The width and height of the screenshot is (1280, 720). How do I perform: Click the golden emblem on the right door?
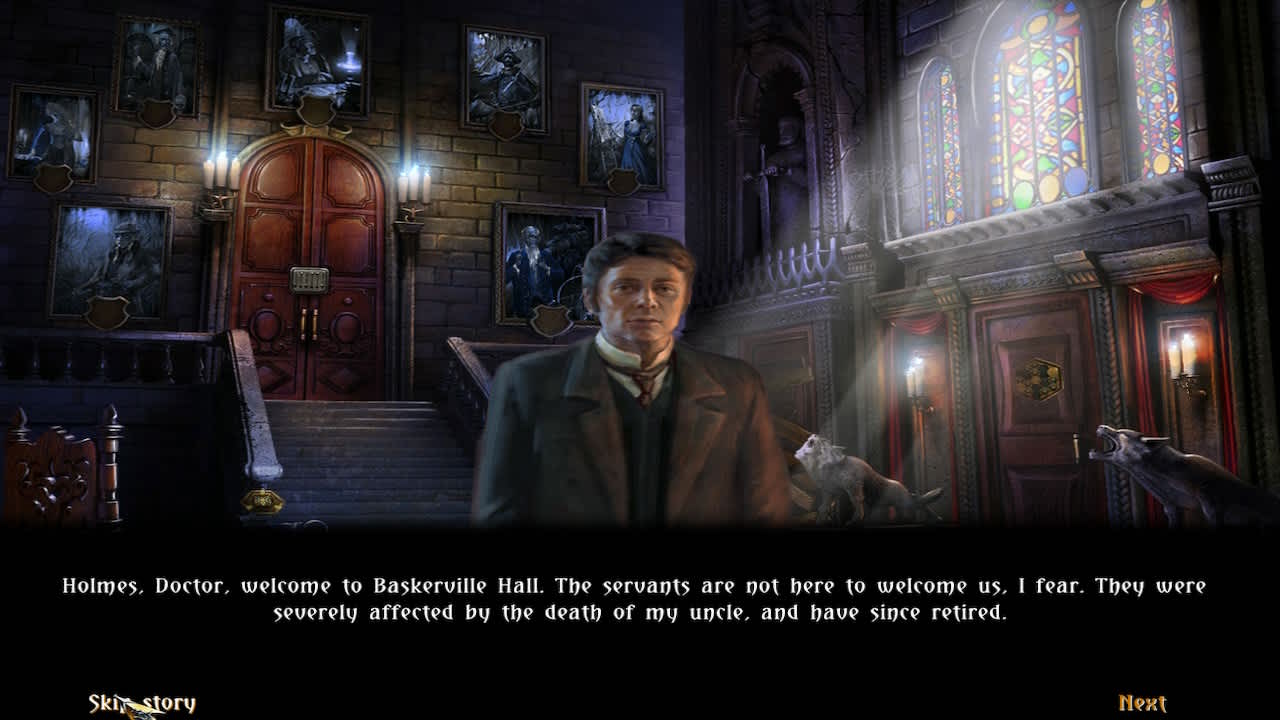click(x=1042, y=380)
